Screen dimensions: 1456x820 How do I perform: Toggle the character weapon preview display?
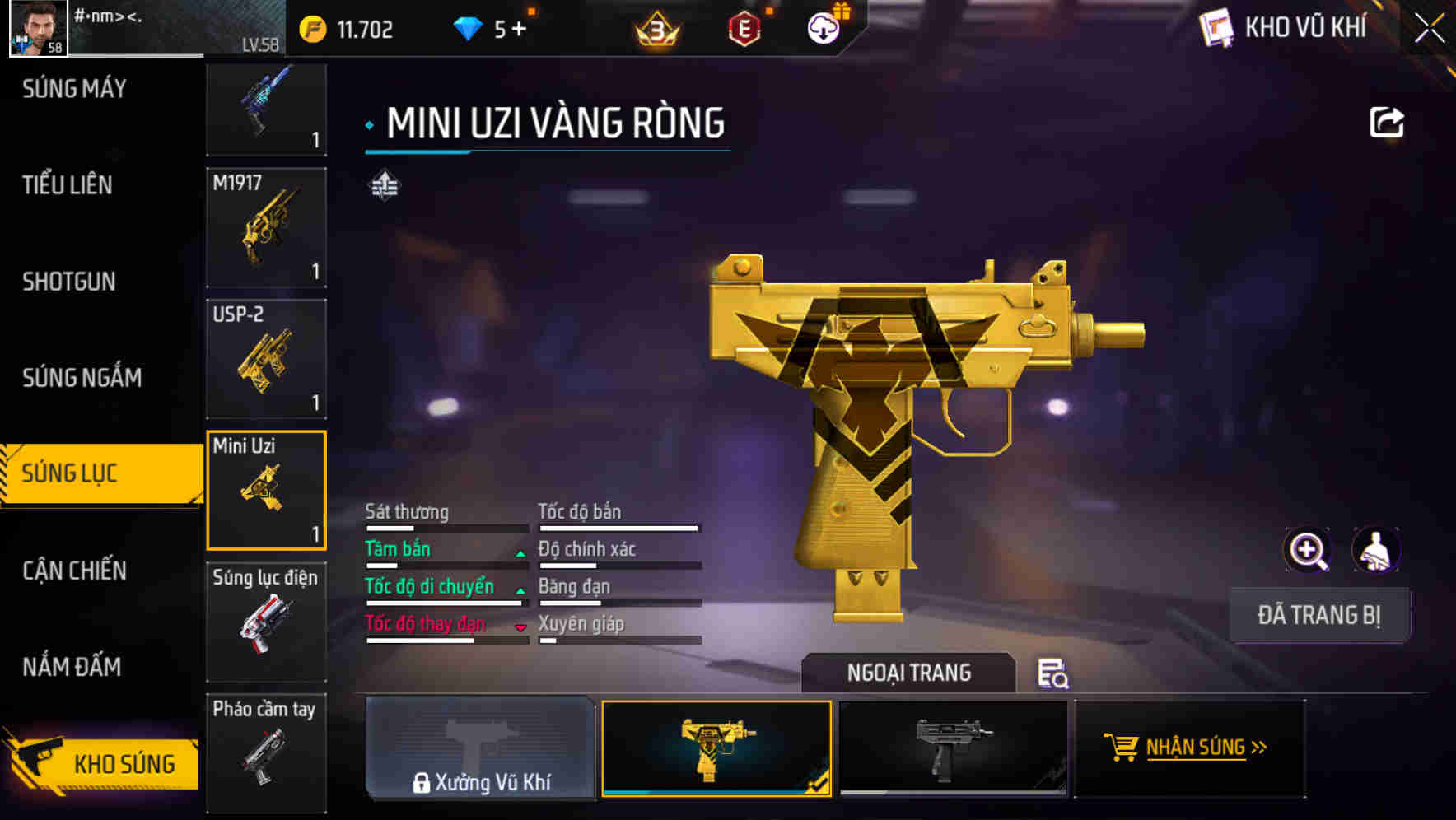tap(1376, 550)
